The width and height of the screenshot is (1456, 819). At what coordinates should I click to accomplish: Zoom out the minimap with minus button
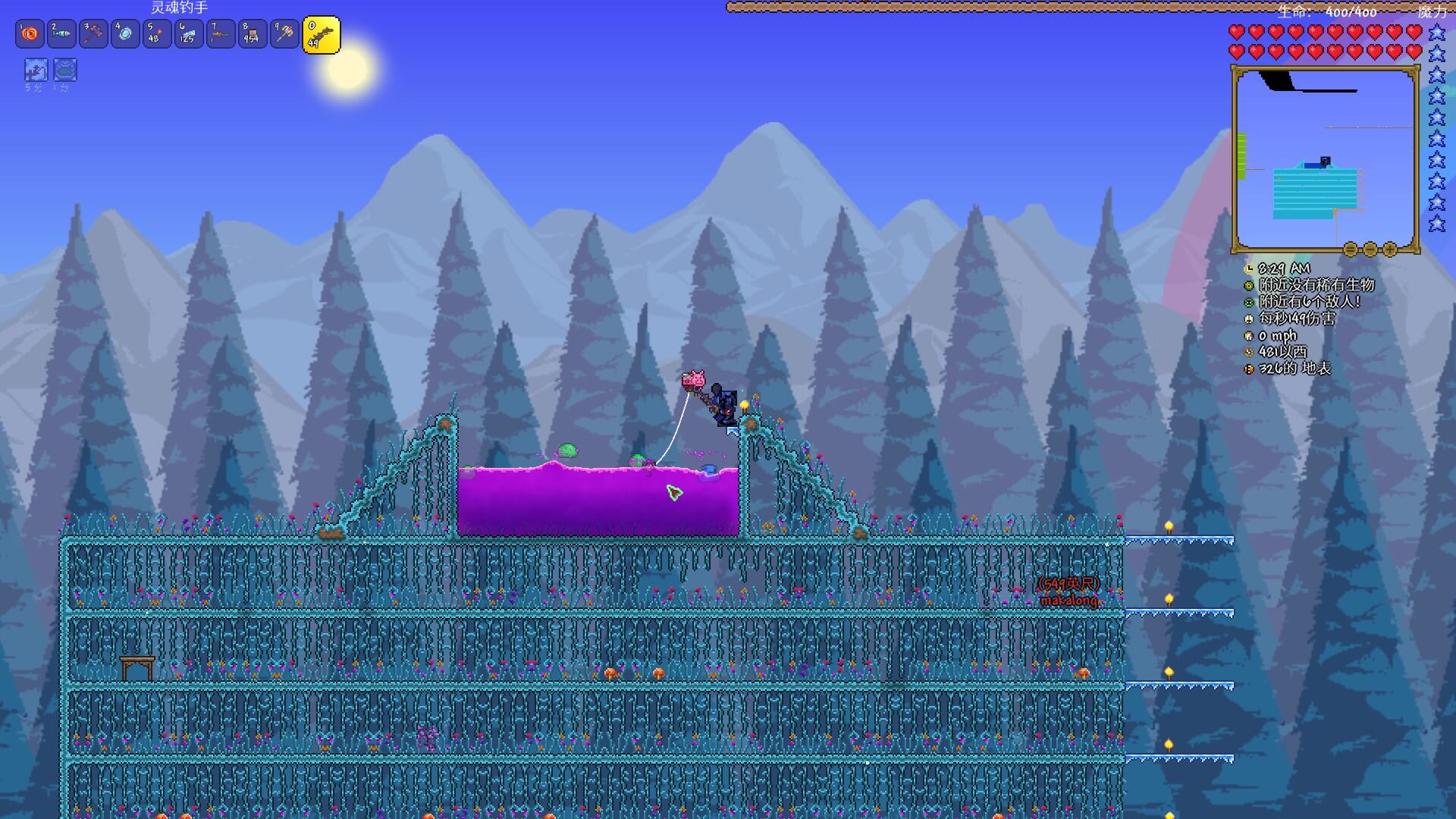pos(1370,249)
